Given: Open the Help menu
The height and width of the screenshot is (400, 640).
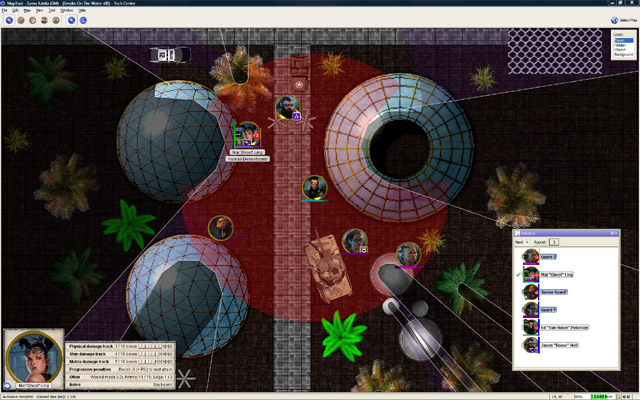Looking at the screenshot, I should (82, 10).
